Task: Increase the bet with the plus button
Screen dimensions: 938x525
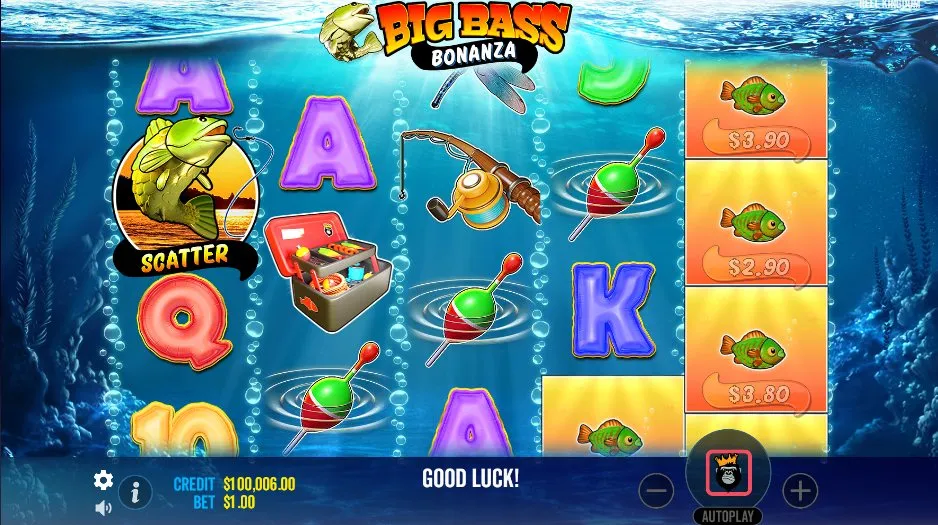Action: point(799,490)
